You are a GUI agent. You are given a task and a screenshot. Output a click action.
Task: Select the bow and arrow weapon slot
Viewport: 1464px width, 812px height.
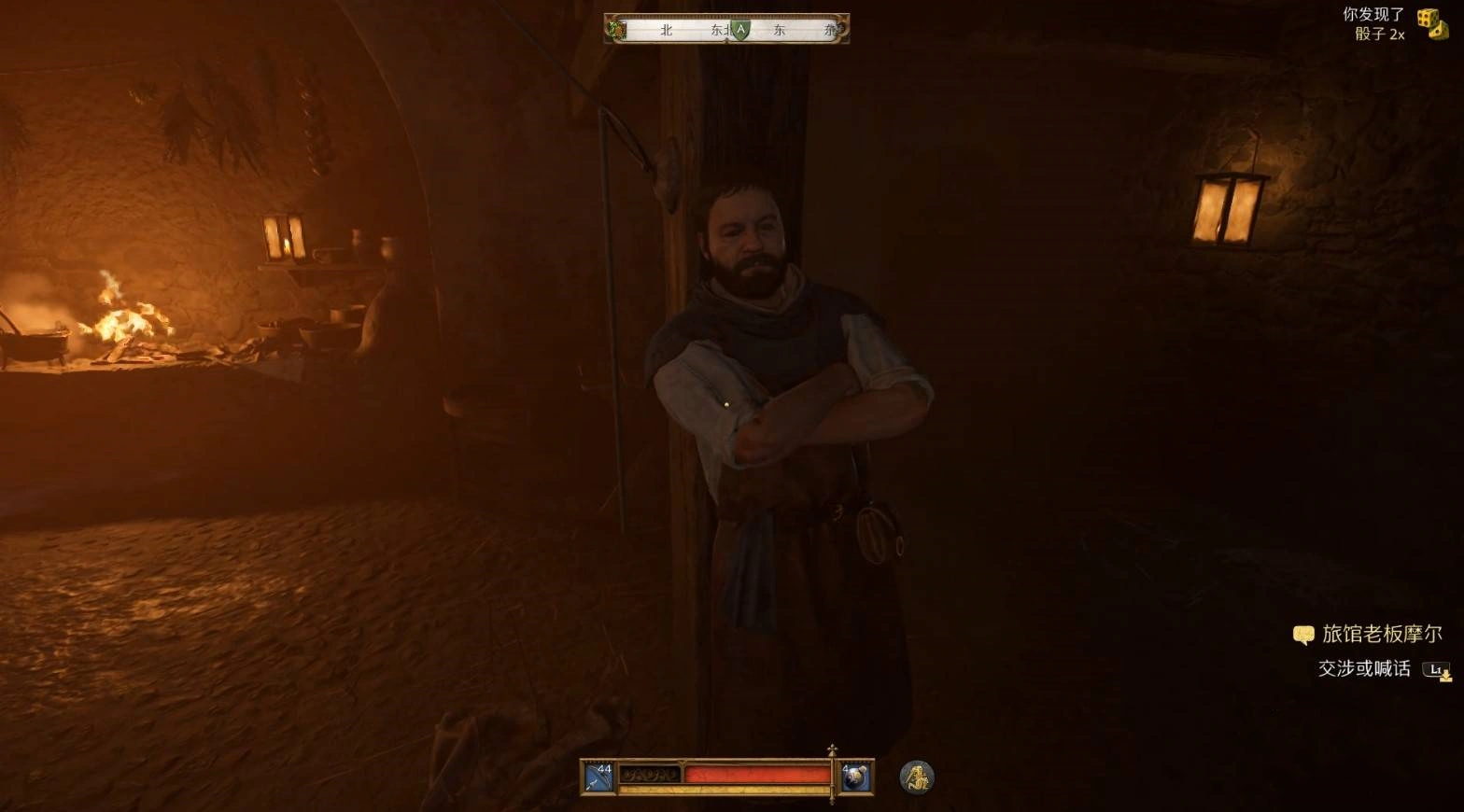pos(598,777)
